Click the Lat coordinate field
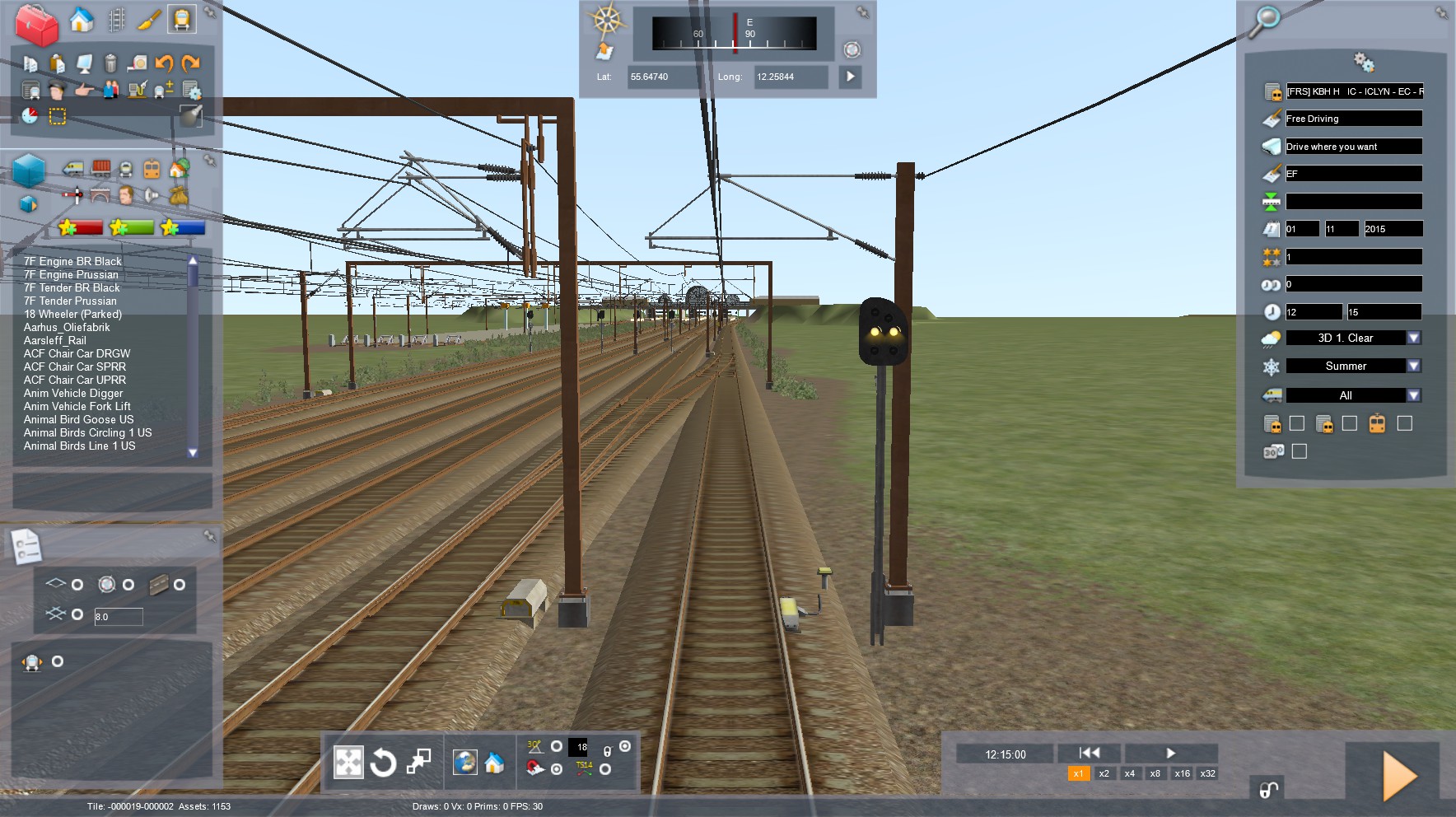Screen dimensions: 1456x817 click(x=665, y=77)
